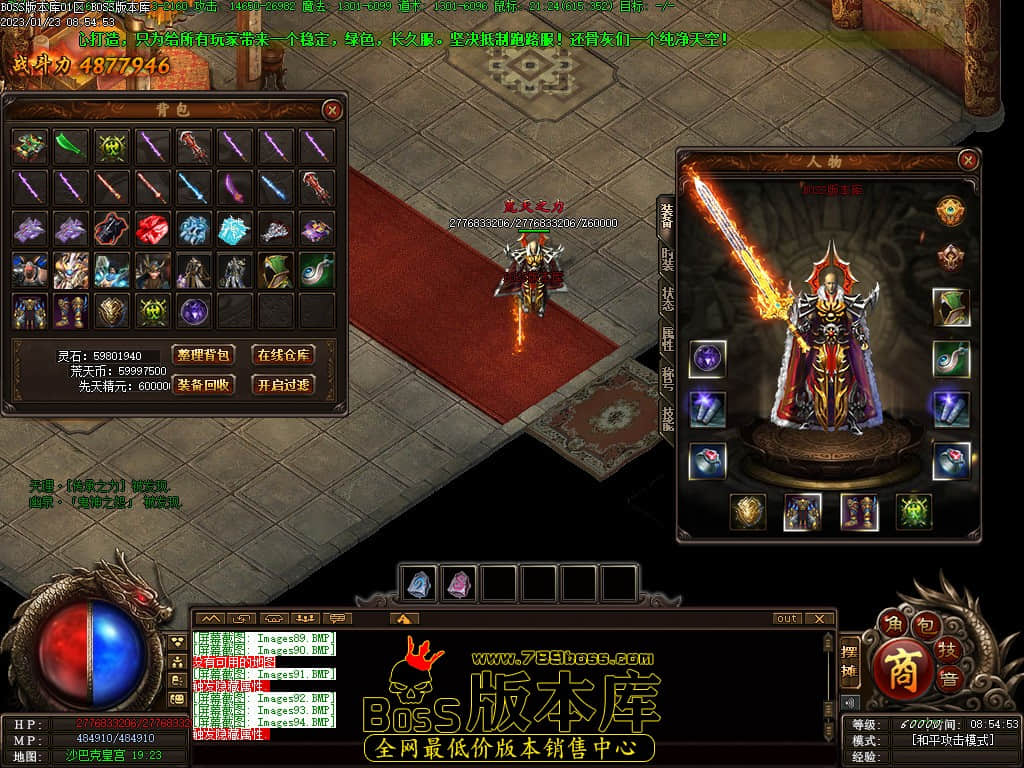Use the blue gem in the hotbar

[419, 583]
